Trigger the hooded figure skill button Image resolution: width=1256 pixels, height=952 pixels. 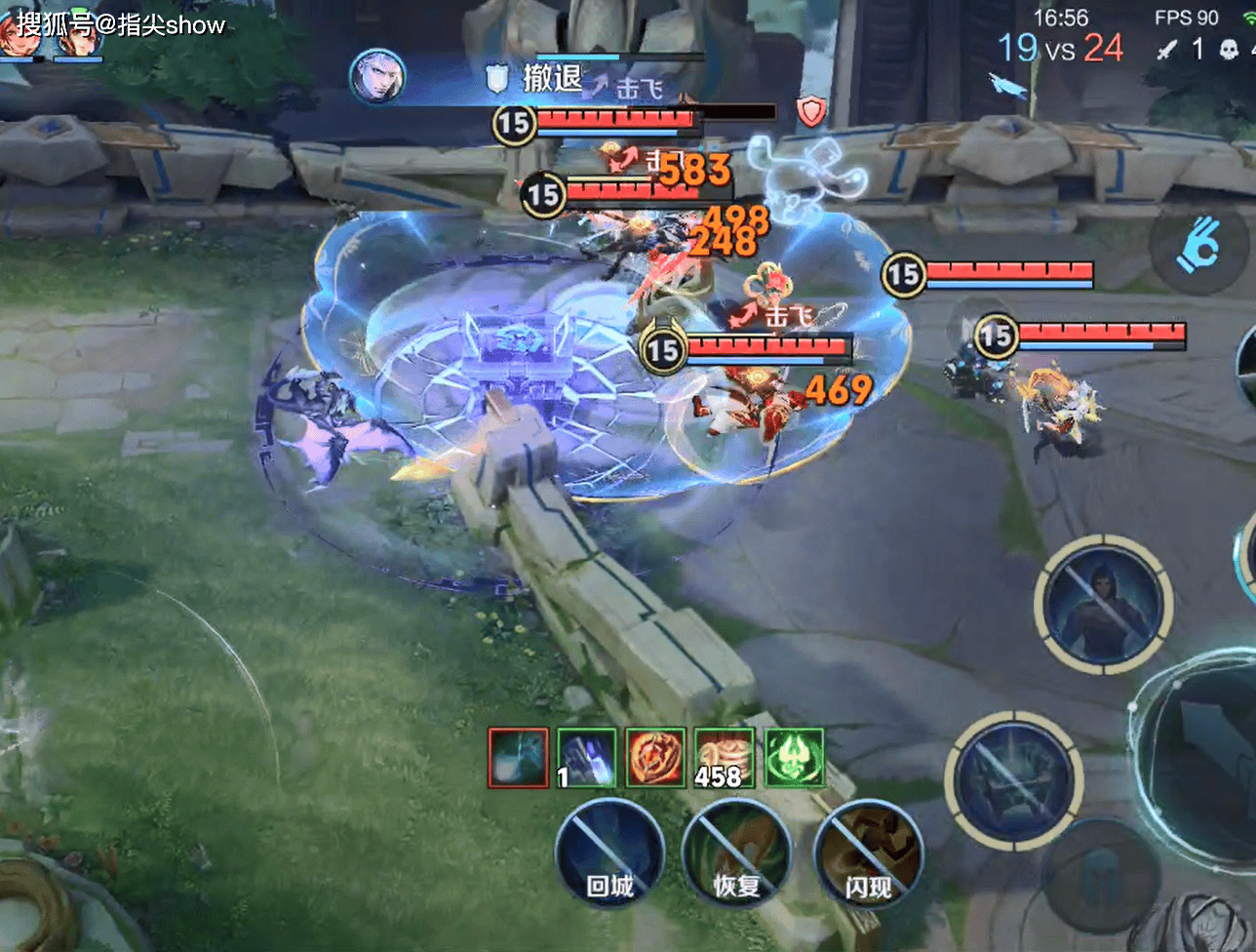click(x=1103, y=605)
